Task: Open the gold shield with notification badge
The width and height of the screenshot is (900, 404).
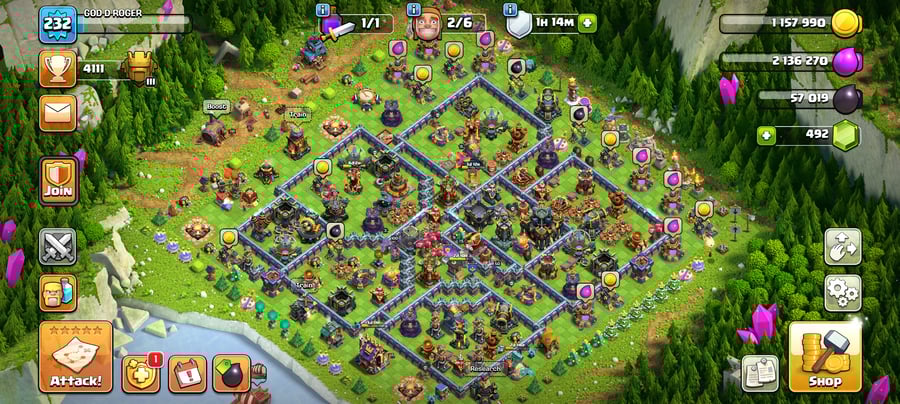Action: click(141, 373)
